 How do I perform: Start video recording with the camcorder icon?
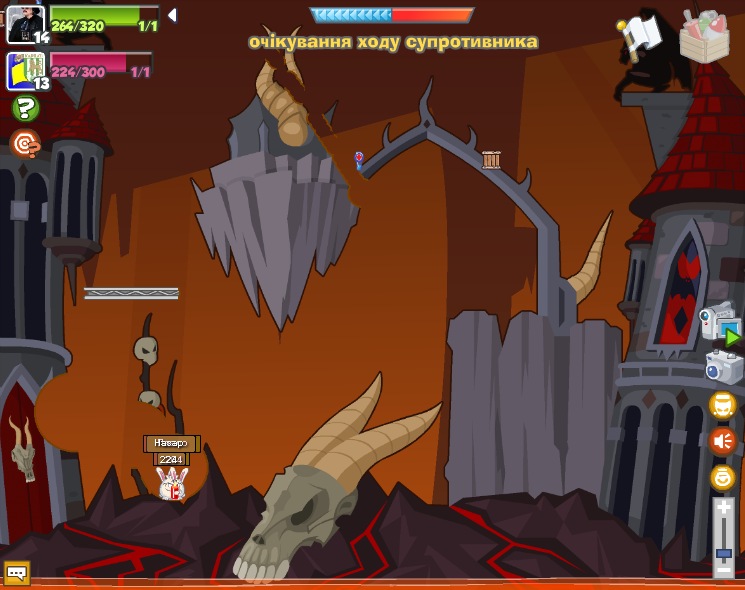[x=720, y=326]
